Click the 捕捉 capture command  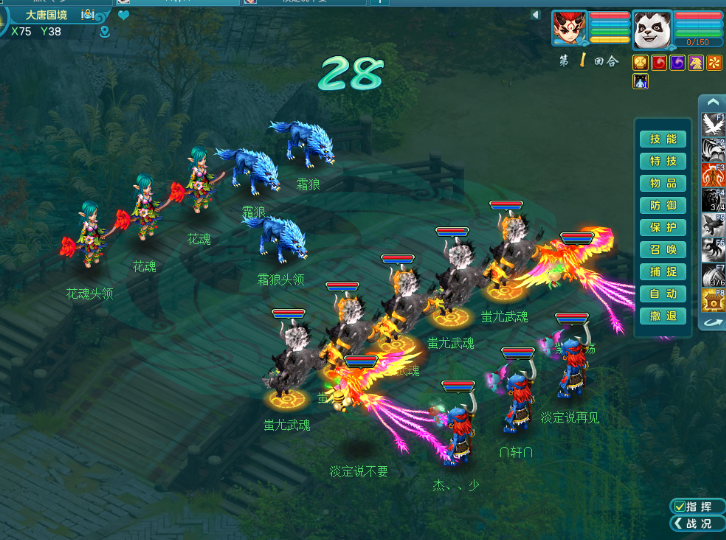[662, 271]
